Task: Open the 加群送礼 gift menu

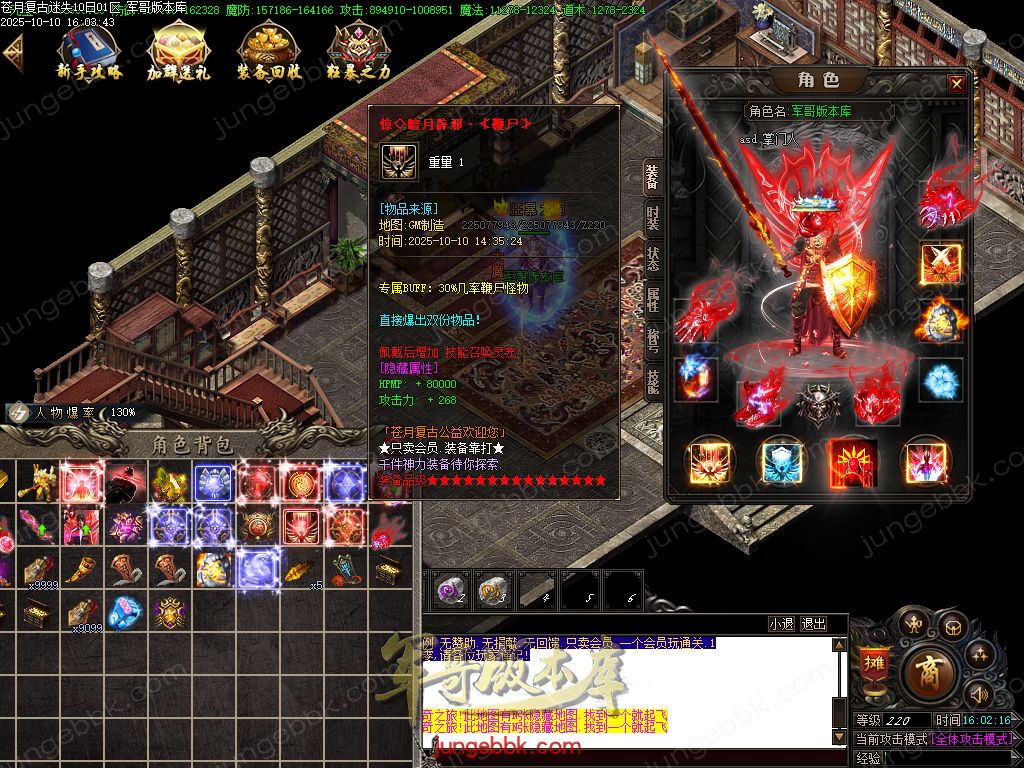Action: pyautogui.click(x=178, y=52)
